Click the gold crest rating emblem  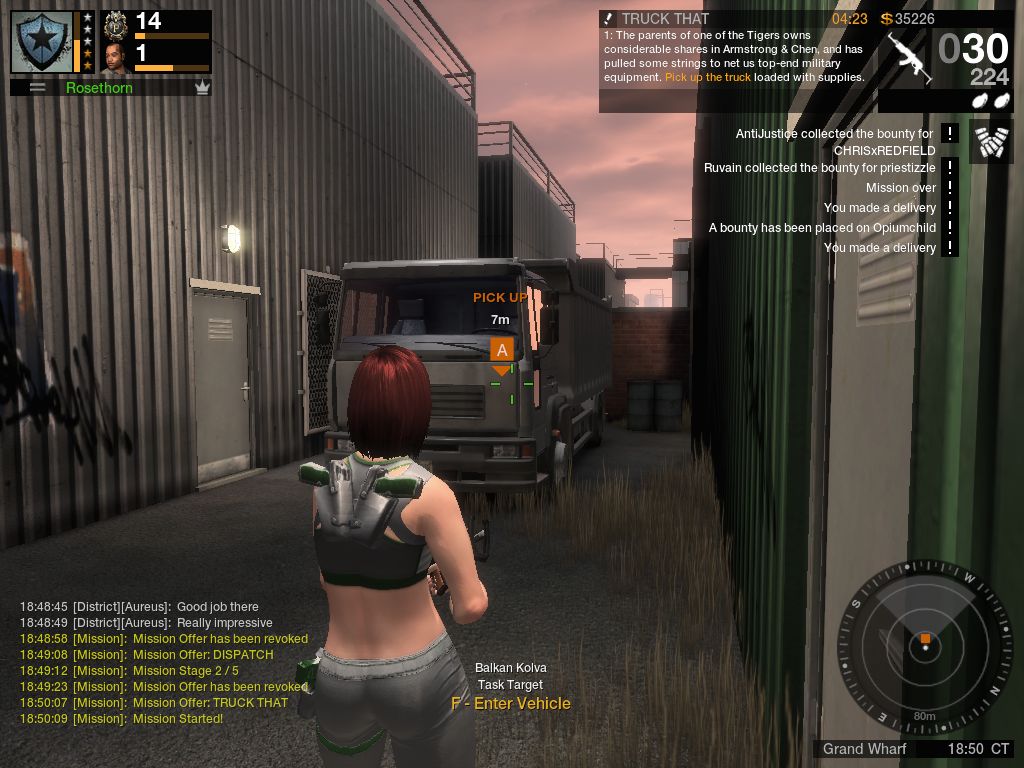click(x=116, y=23)
